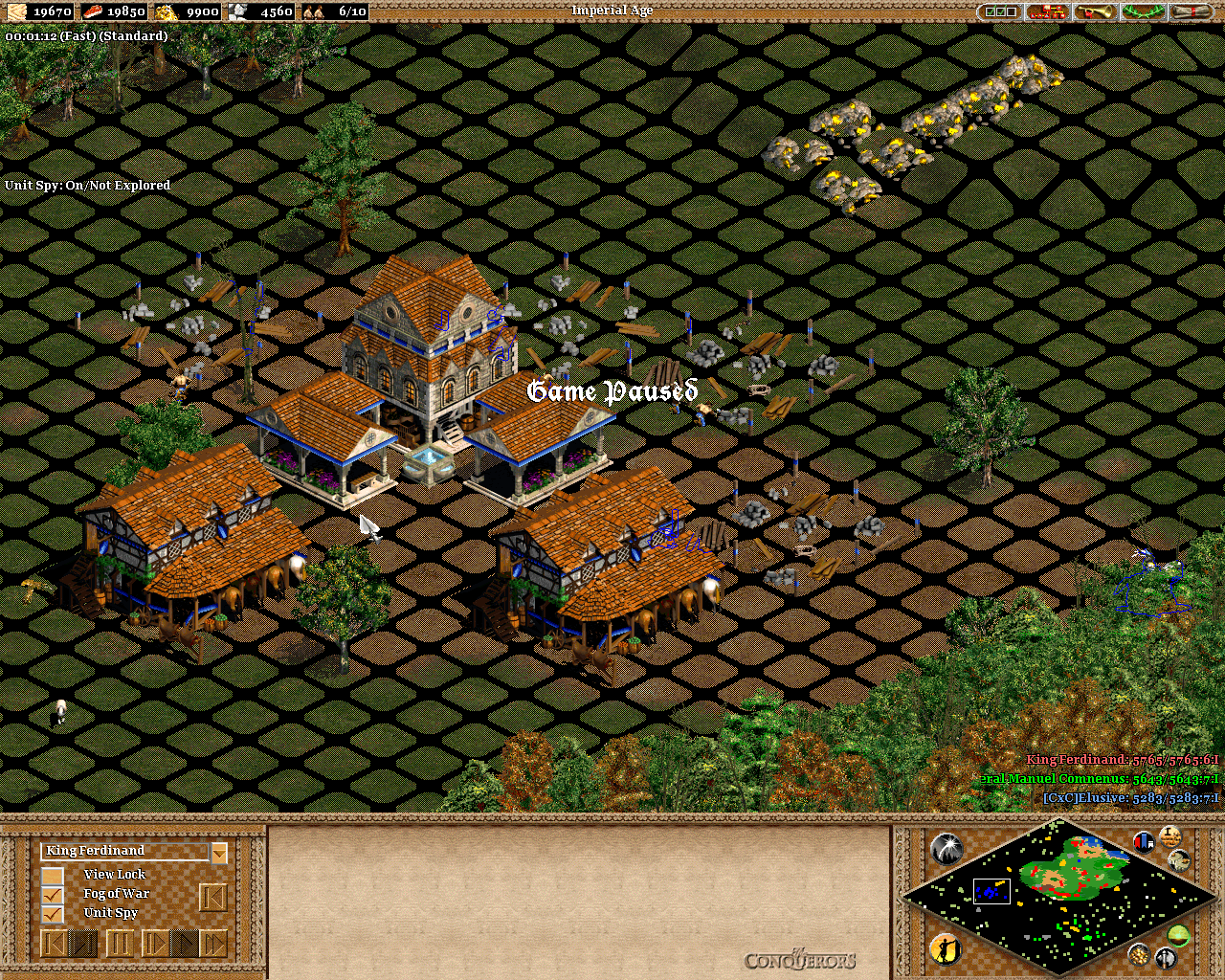Pause the replay playback
This screenshot has height=980, width=1225.
click(x=121, y=944)
